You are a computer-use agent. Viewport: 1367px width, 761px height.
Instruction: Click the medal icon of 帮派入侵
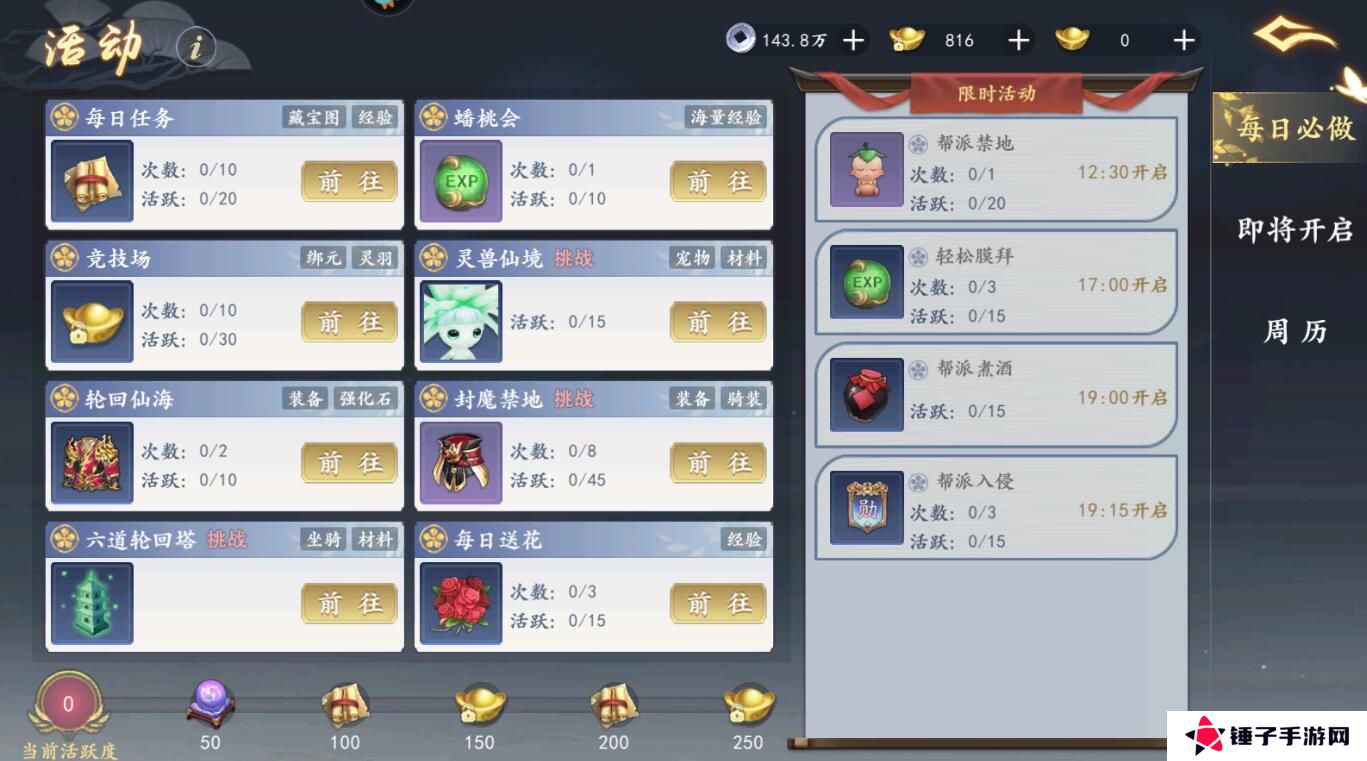pyautogui.click(x=866, y=506)
